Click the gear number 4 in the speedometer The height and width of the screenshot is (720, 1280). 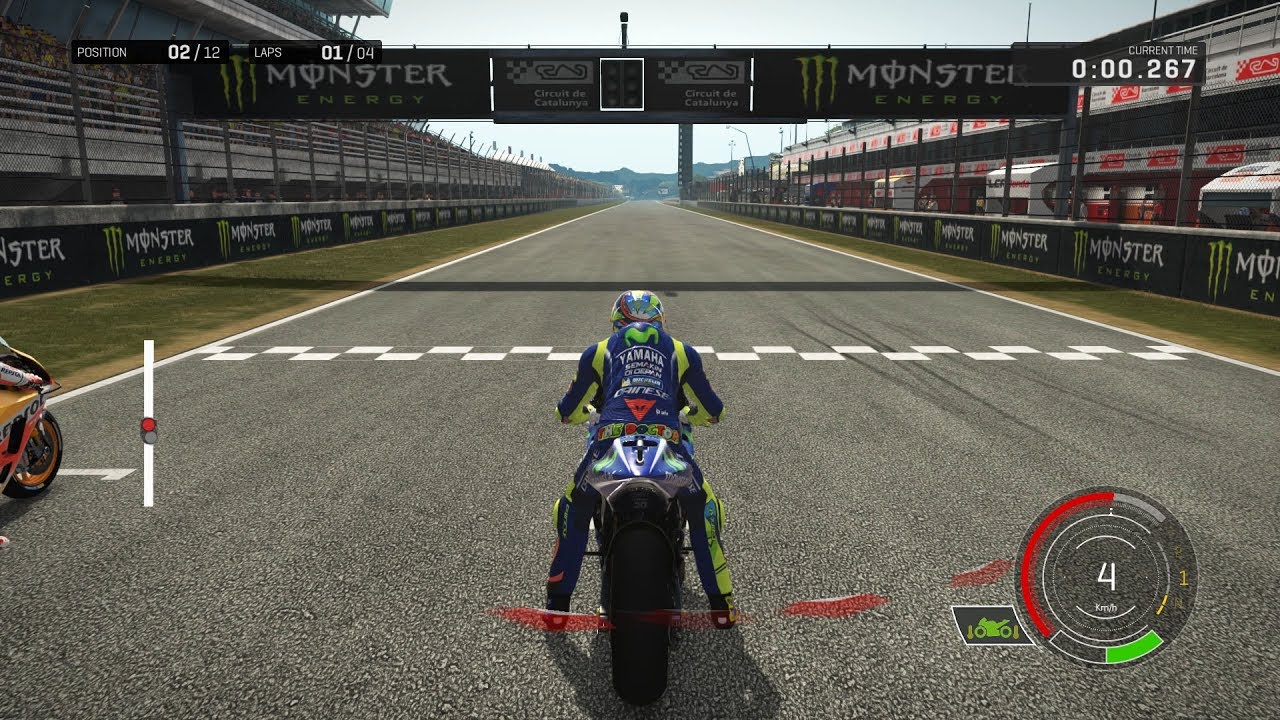(x=1106, y=575)
